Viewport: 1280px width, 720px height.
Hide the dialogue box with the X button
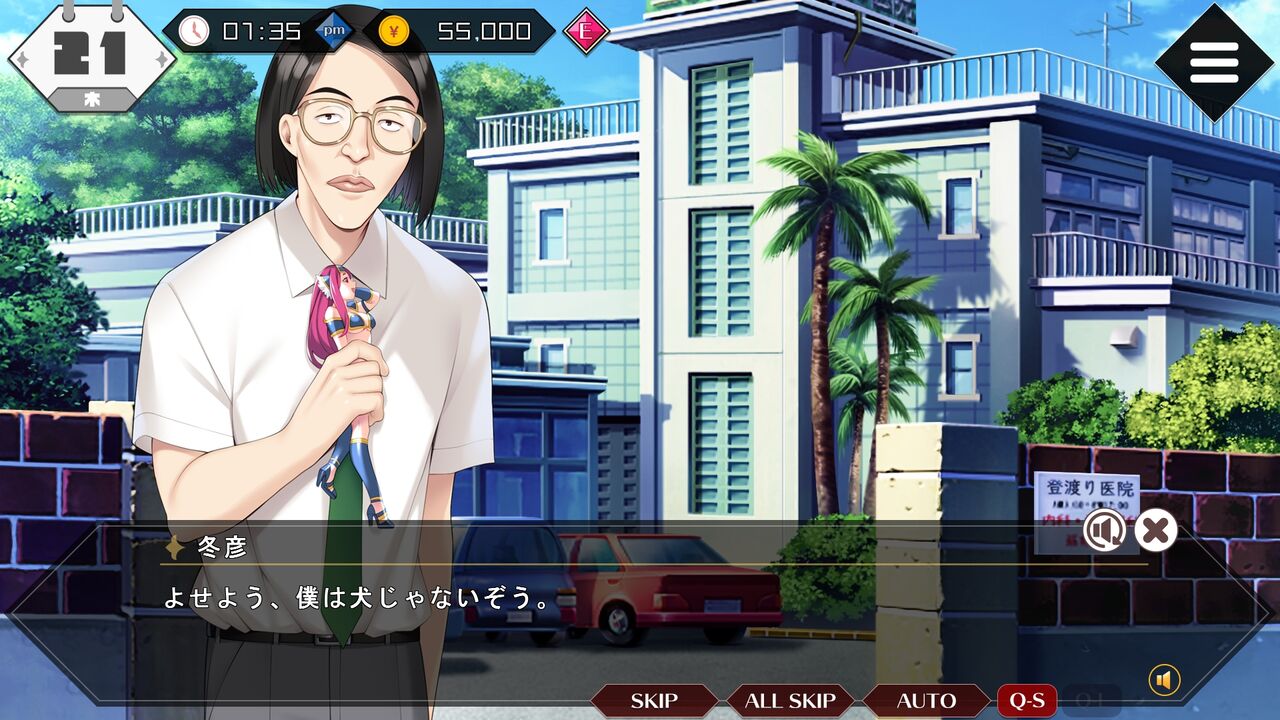click(x=1155, y=530)
